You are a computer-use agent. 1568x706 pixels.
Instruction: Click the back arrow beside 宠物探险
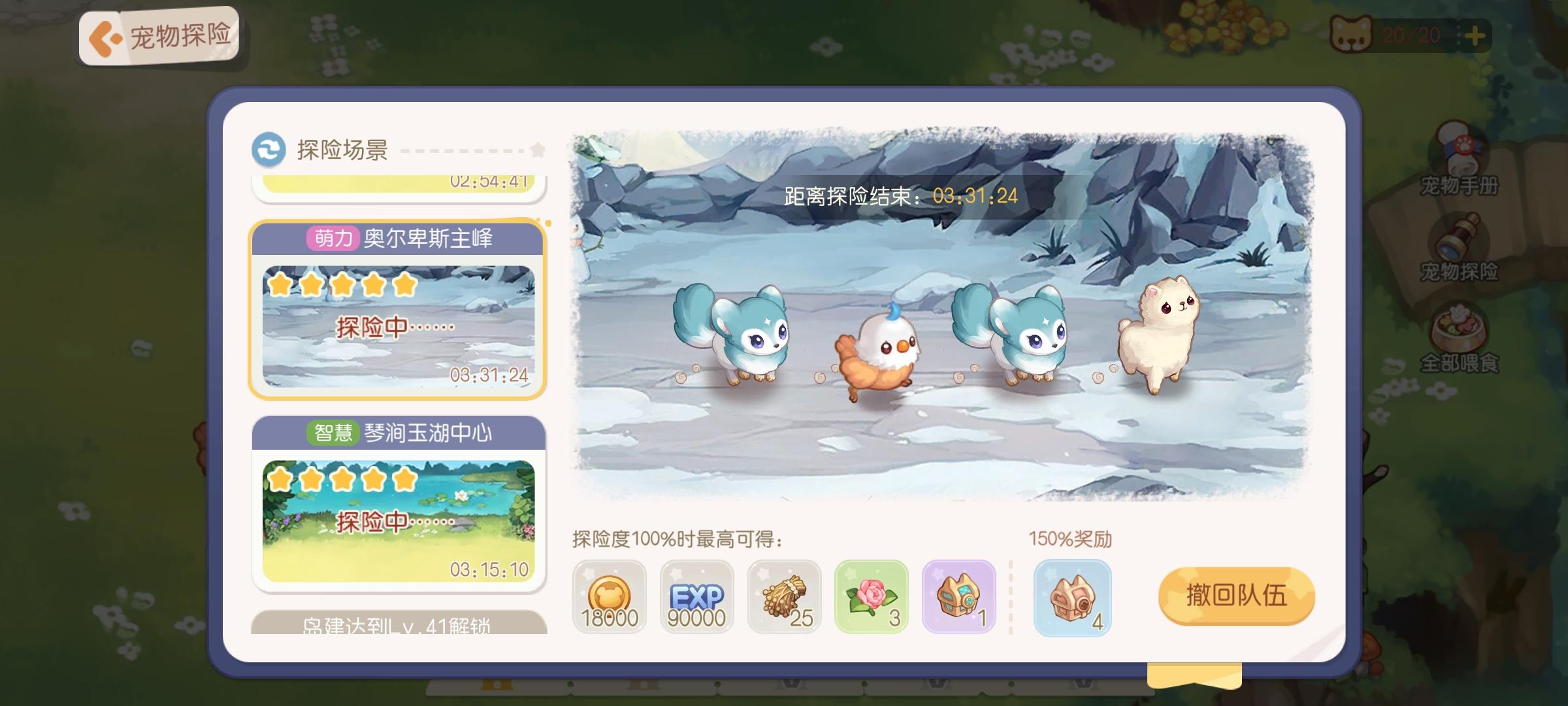(x=105, y=37)
